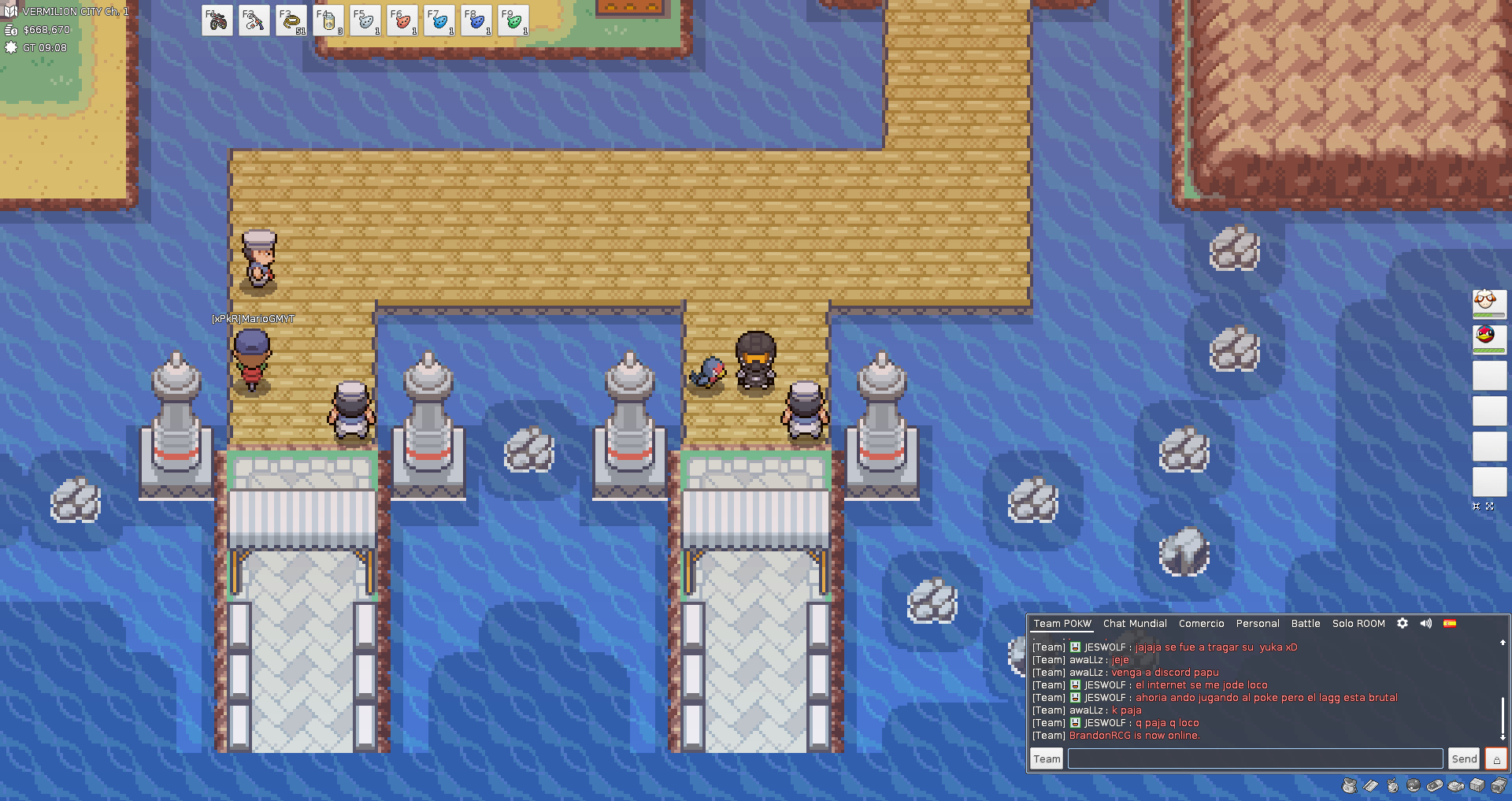
Task: Switch to the Personal chat tab
Action: (x=1258, y=624)
